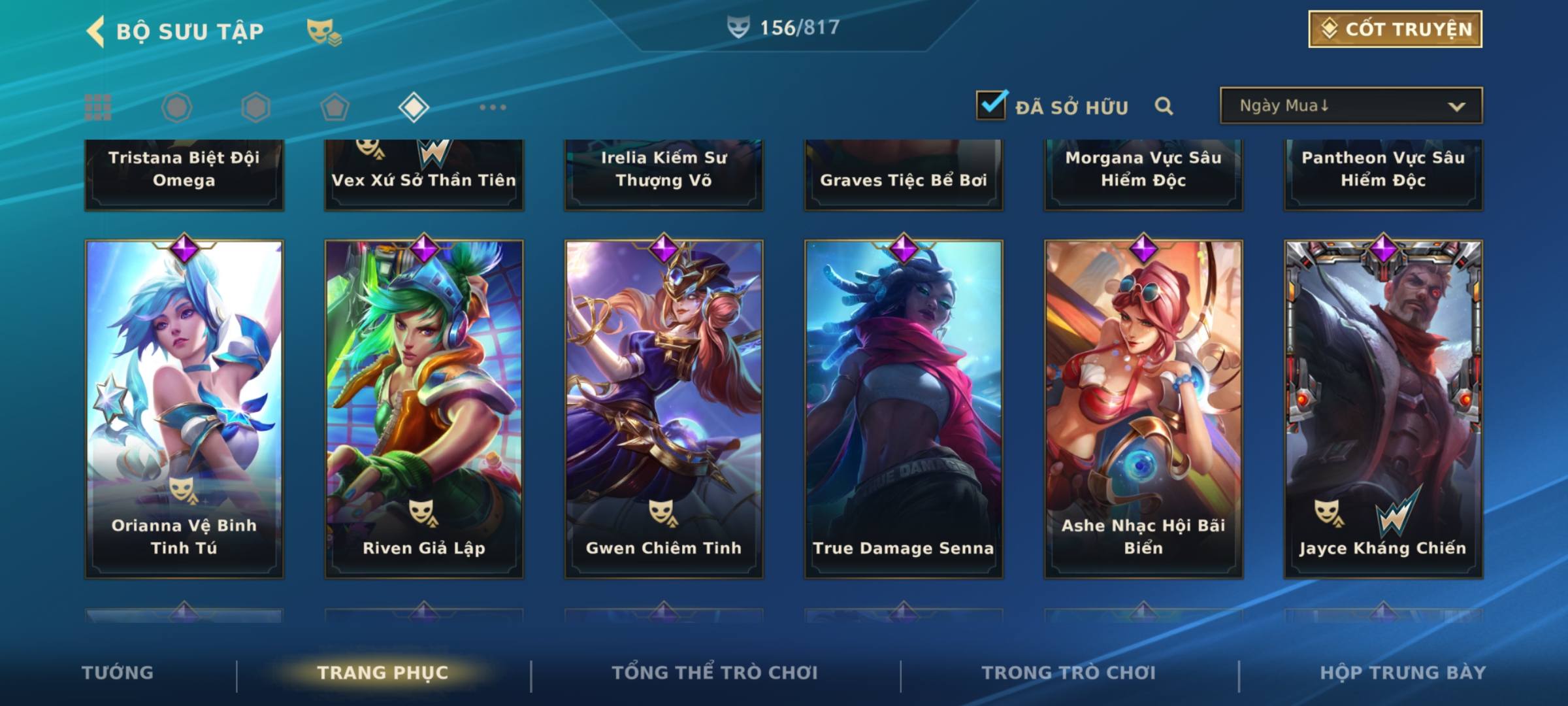Viewport: 1568px width, 706px height.
Task: Choose the pentagon rarity filter
Action: pyautogui.click(x=335, y=107)
